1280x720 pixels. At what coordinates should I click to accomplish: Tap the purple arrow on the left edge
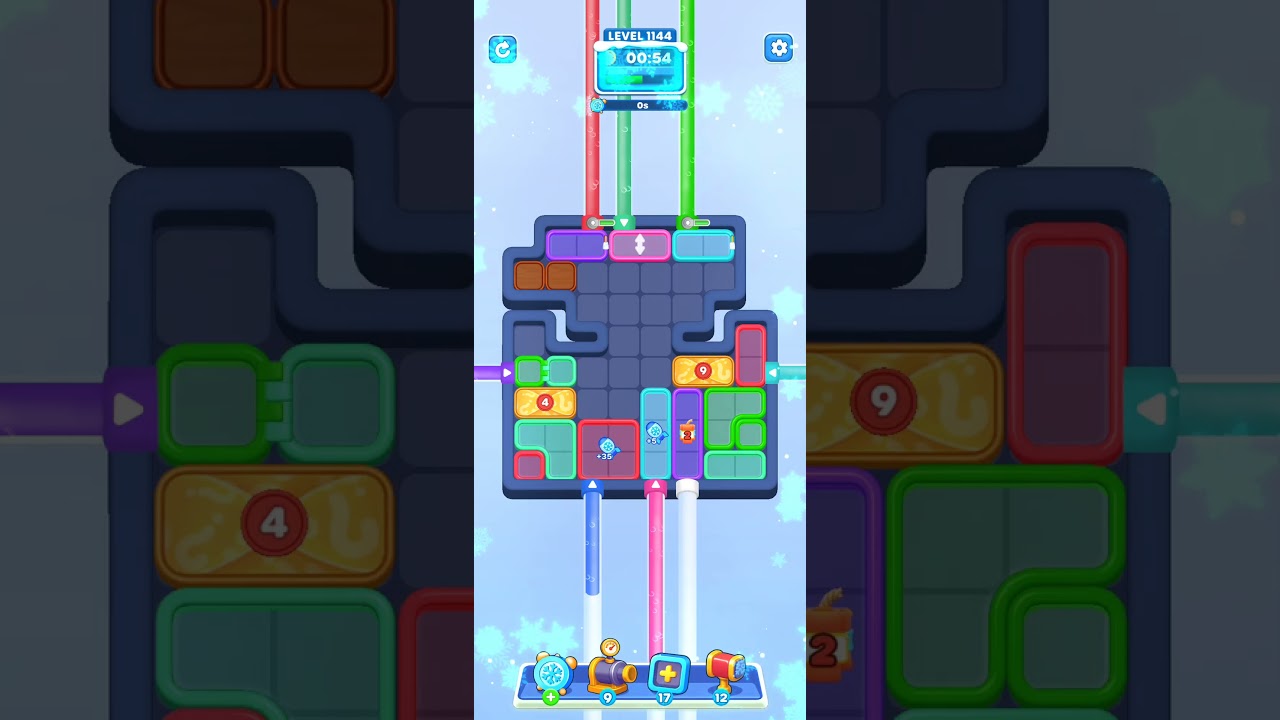tap(505, 371)
